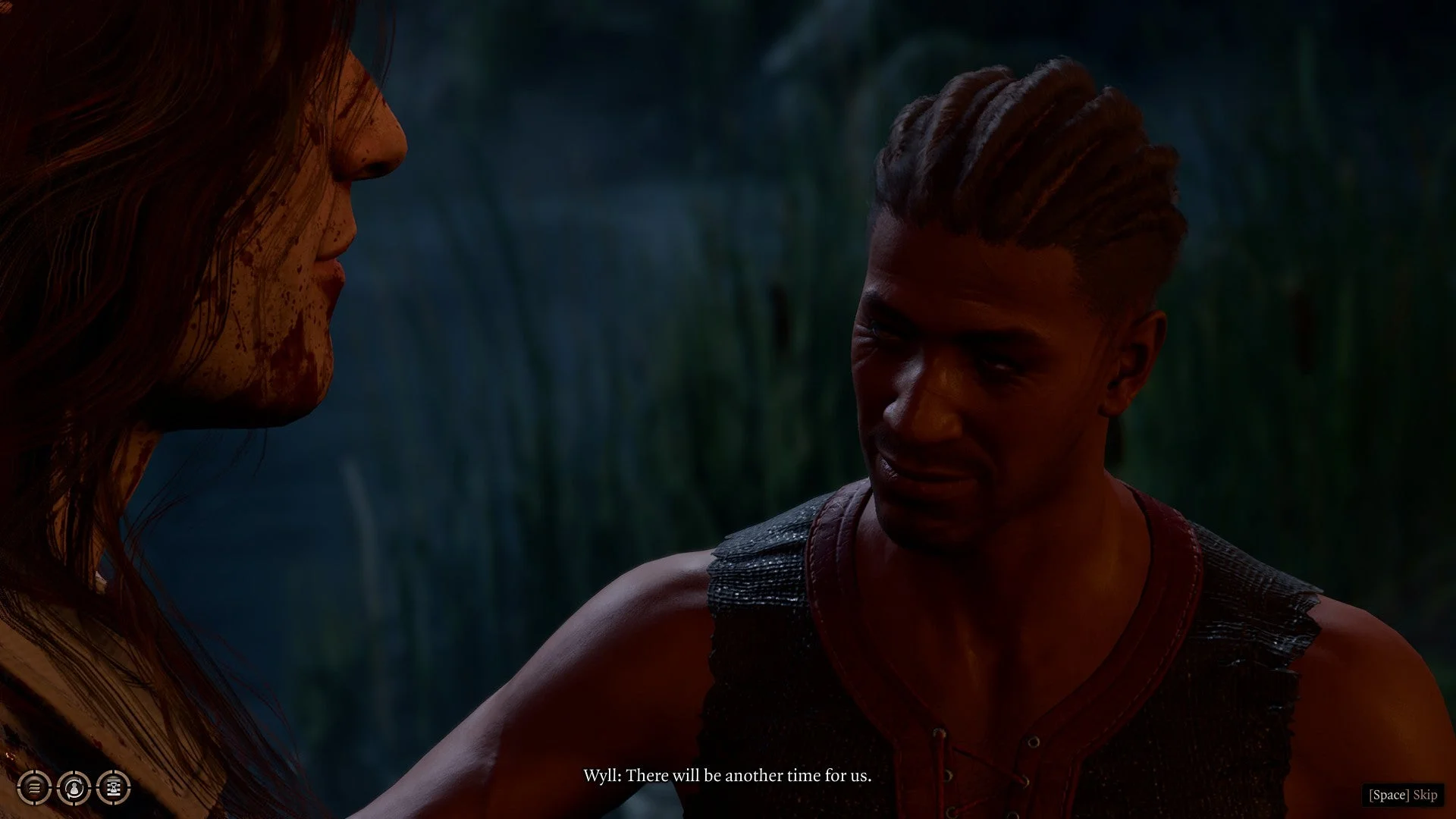Open the stacked-lines menu icon
Viewport: 1456px width, 819px height.
pos(34,787)
